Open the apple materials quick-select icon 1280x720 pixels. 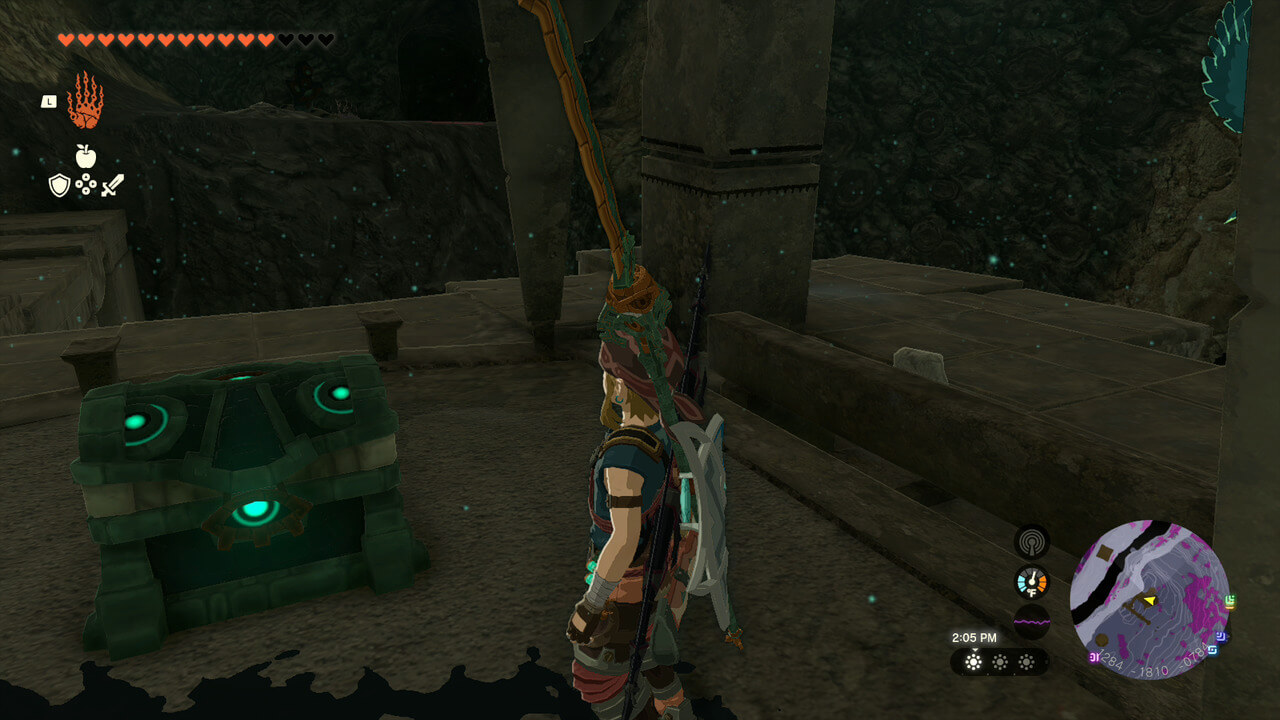[85, 155]
